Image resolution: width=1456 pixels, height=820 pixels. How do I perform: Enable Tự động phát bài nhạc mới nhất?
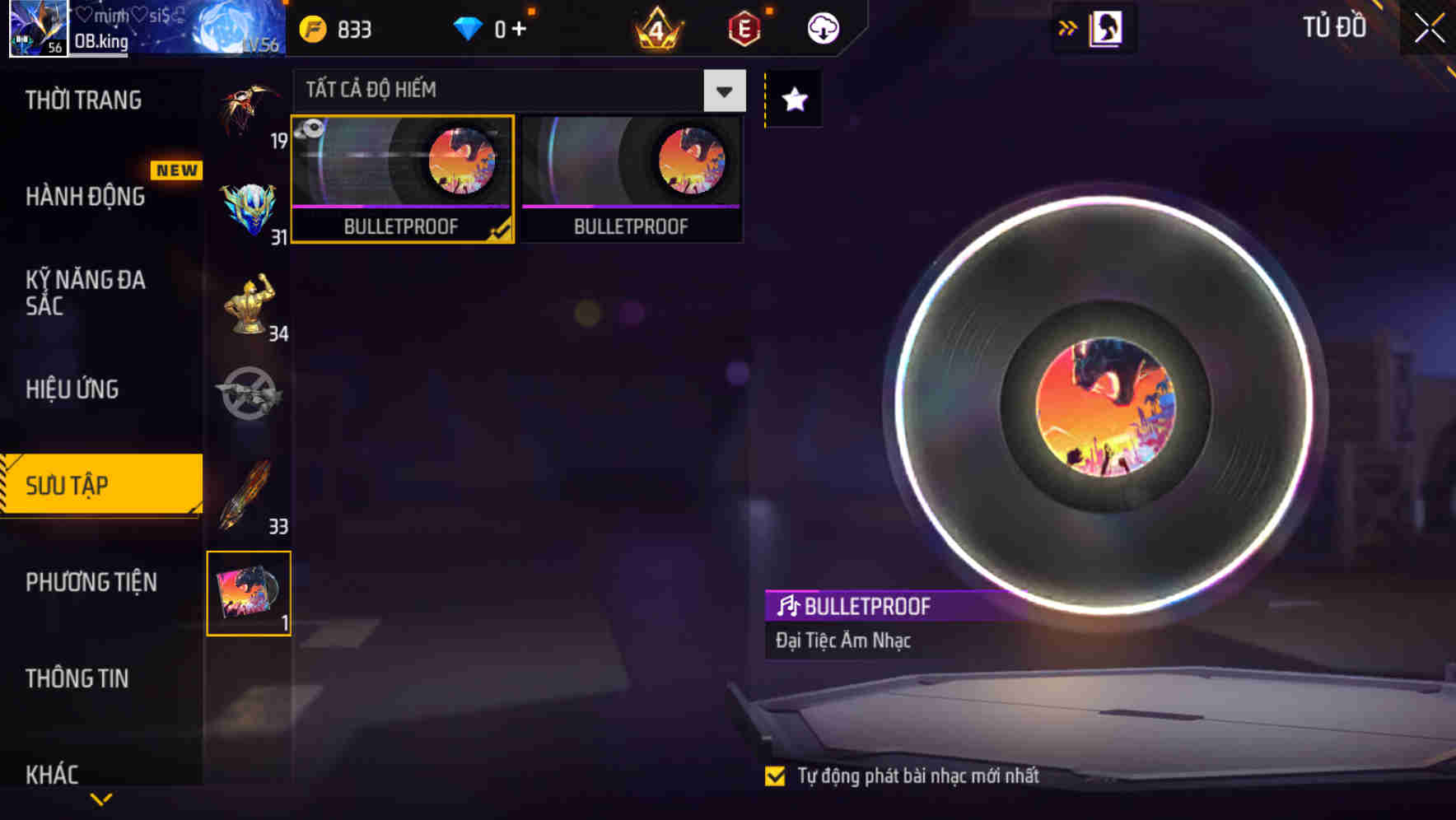coord(775,775)
